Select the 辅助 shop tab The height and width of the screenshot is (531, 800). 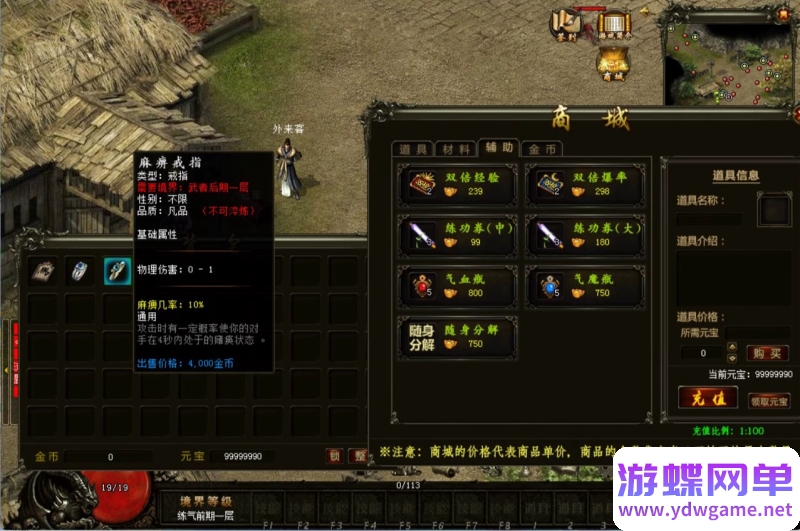(499, 148)
